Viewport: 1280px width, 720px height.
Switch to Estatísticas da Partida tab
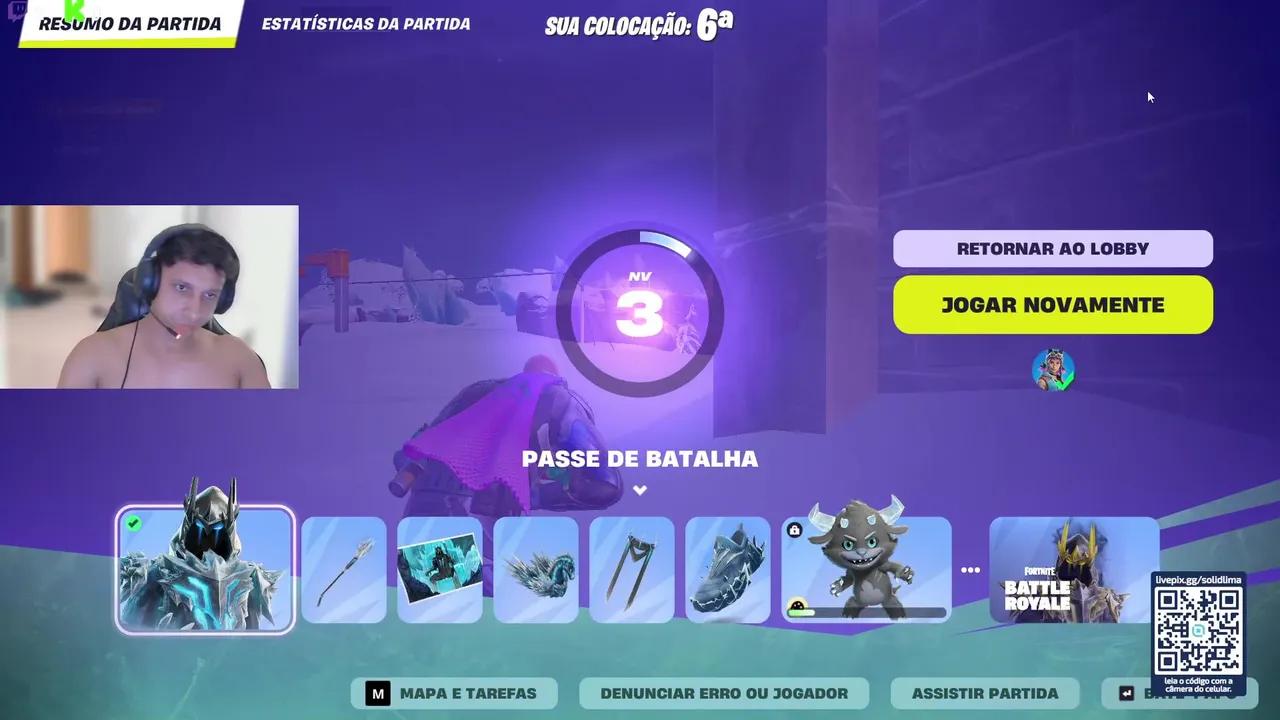click(x=365, y=24)
